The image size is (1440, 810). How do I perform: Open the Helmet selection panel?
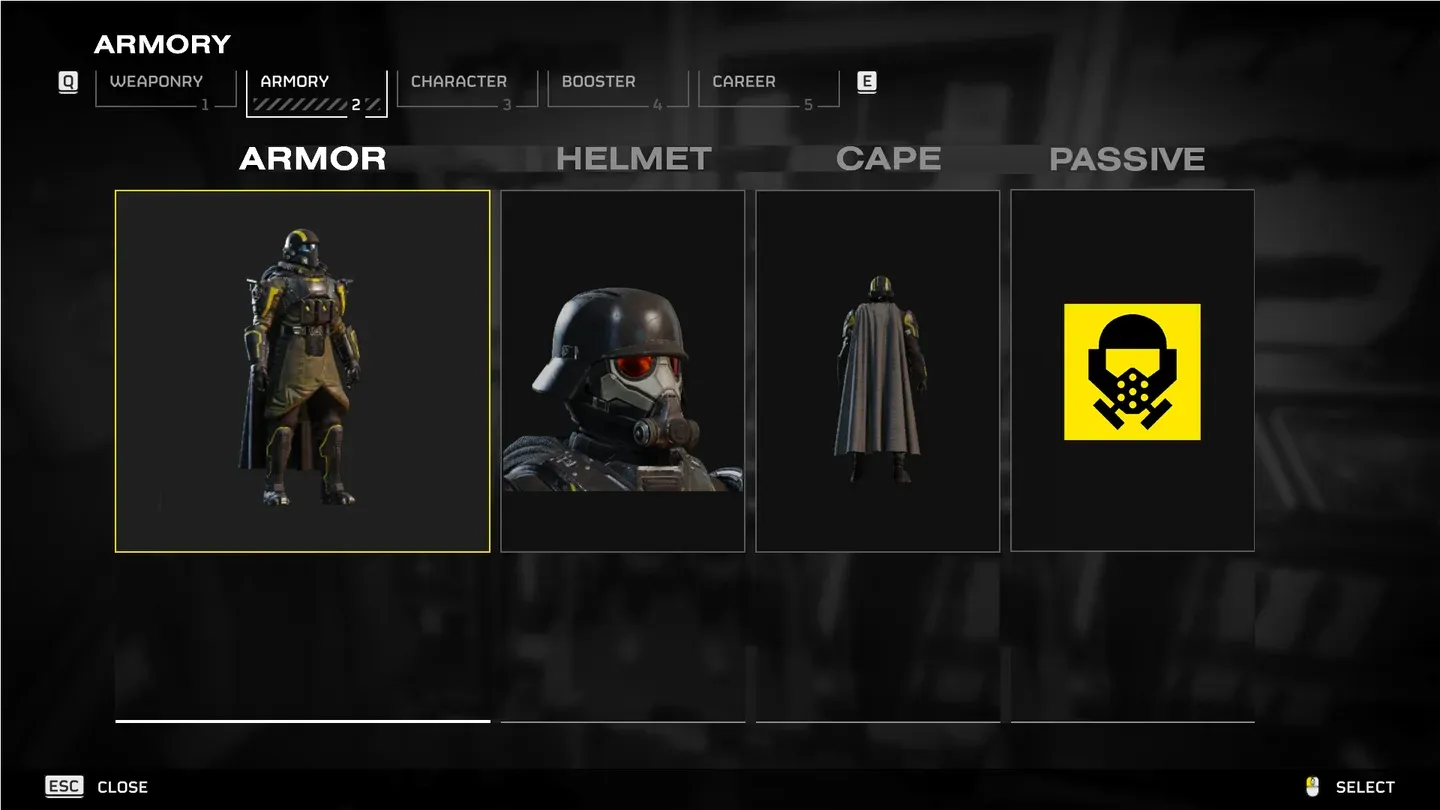coord(622,371)
